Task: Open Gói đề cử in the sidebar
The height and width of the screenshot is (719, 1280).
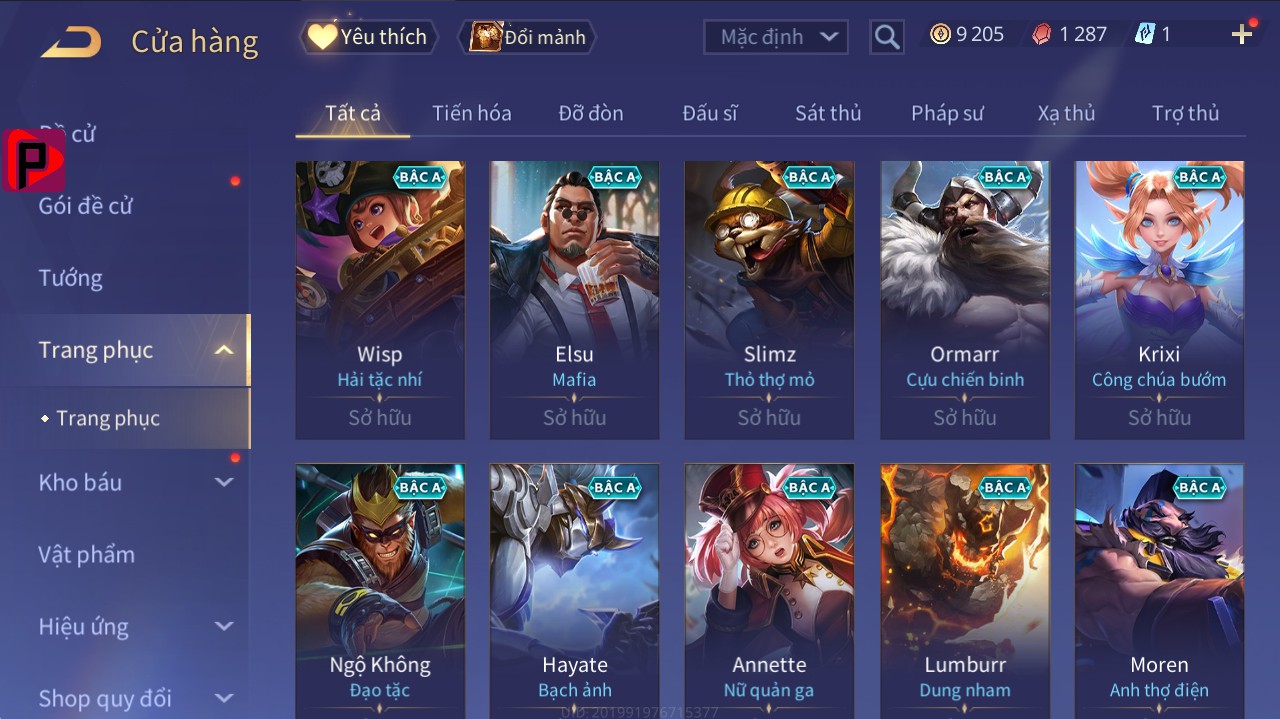Action: point(86,206)
